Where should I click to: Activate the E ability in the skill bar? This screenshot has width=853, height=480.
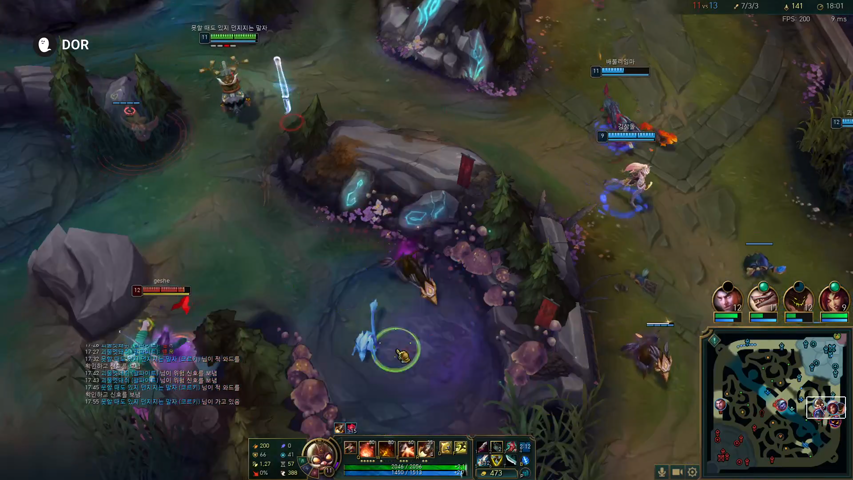[x=407, y=449]
